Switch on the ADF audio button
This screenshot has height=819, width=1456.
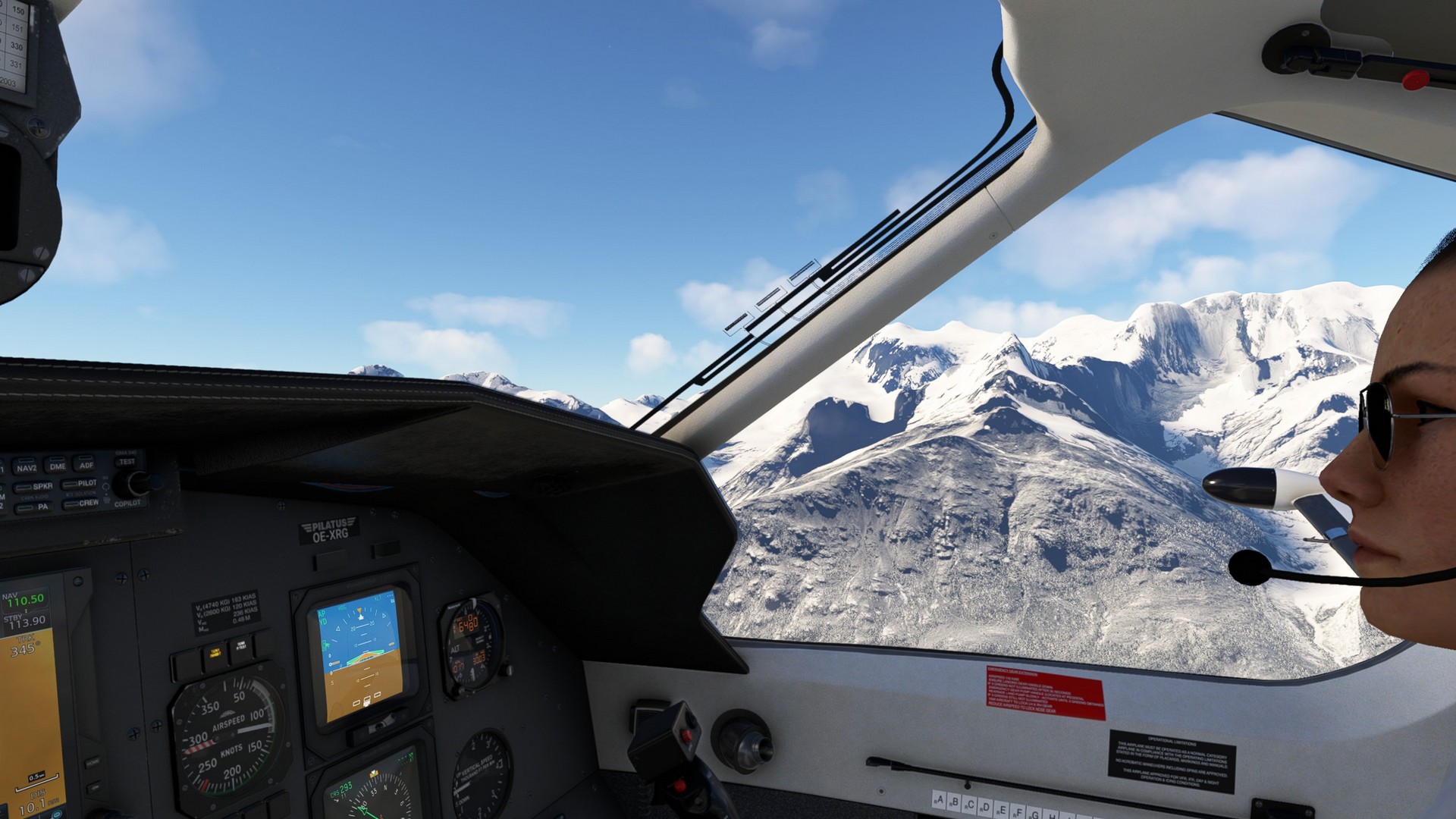[x=85, y=464]
